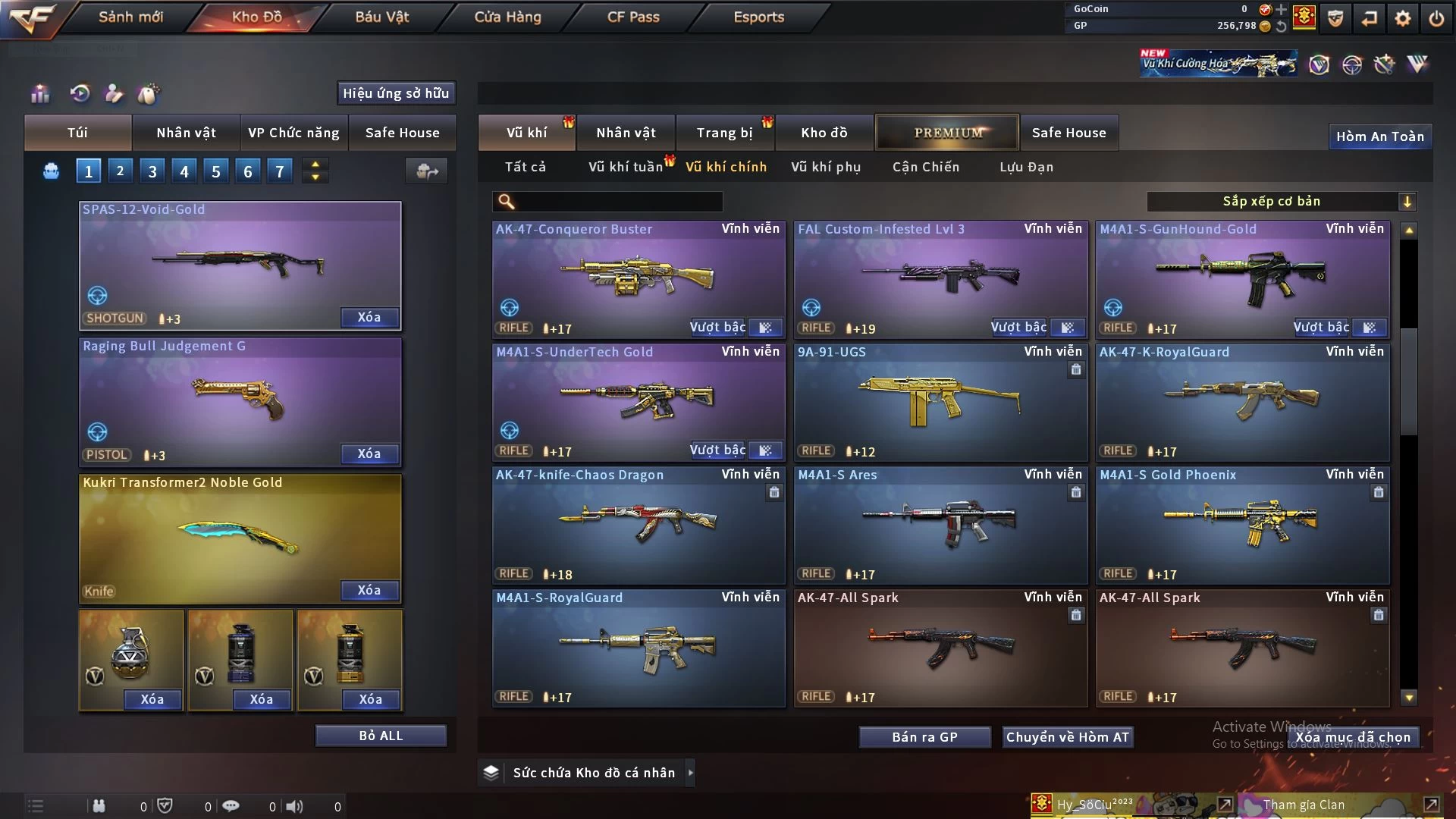The height and width of the screenshot is (819, 1456).
Task: Open the Sắp xếp cơ bản sort dropdown
Action: pyautogui.click(x=1281, y=202)
